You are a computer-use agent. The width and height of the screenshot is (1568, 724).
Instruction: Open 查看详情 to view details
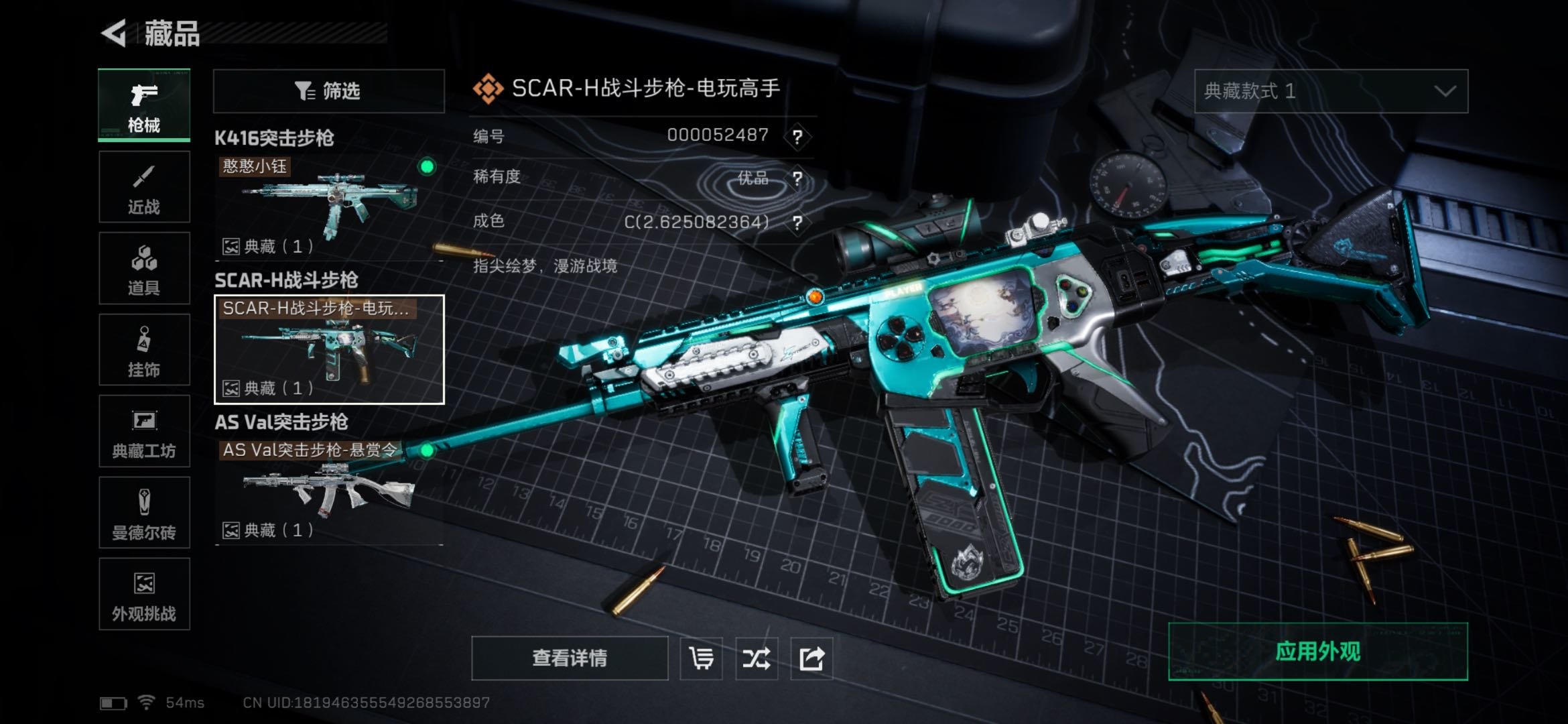(x=570, y=658)
